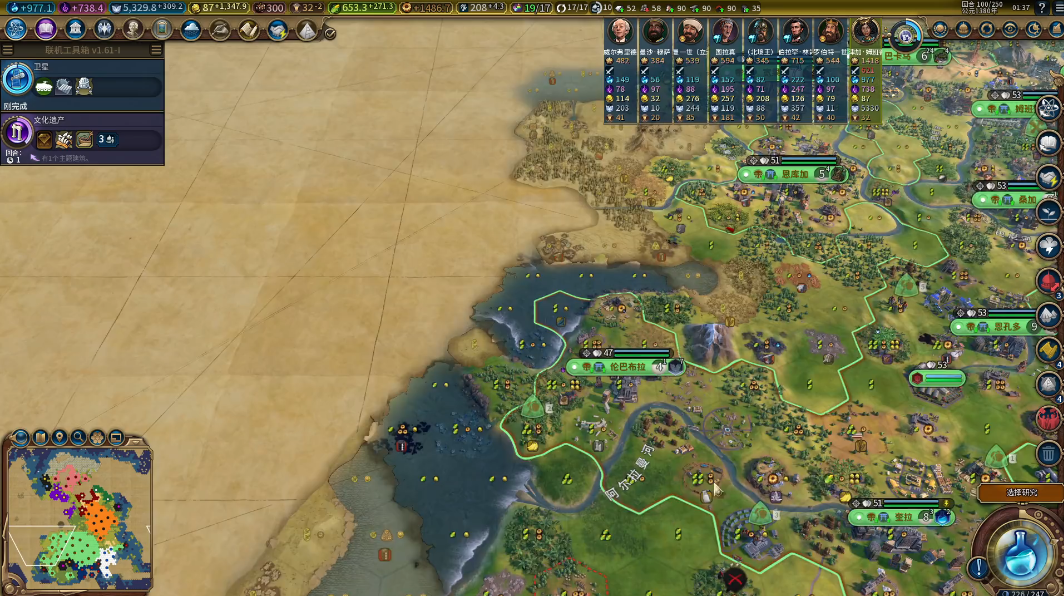Open the multiplayer toolbox left menu
The width and height of the screenshot is (1064, 596).
[x=8, y=49]
